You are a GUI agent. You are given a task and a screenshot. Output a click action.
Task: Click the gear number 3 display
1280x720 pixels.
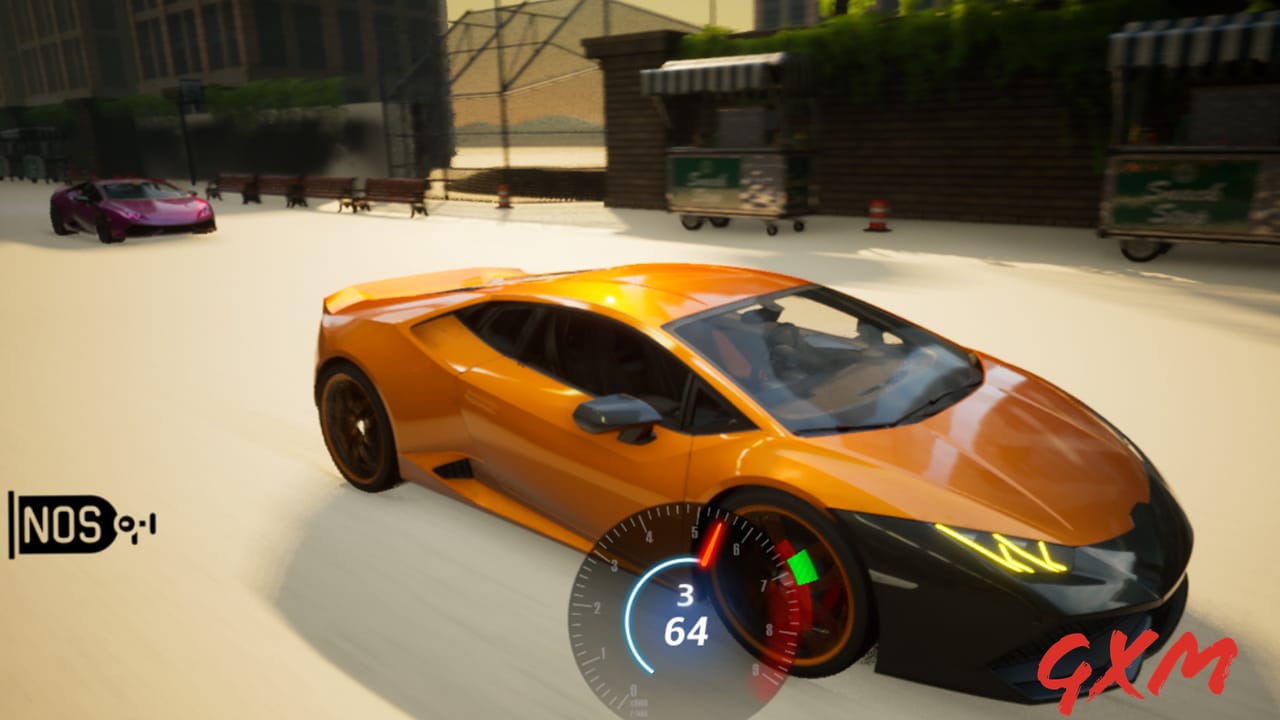pyautogui.click(x=685, y=597)
